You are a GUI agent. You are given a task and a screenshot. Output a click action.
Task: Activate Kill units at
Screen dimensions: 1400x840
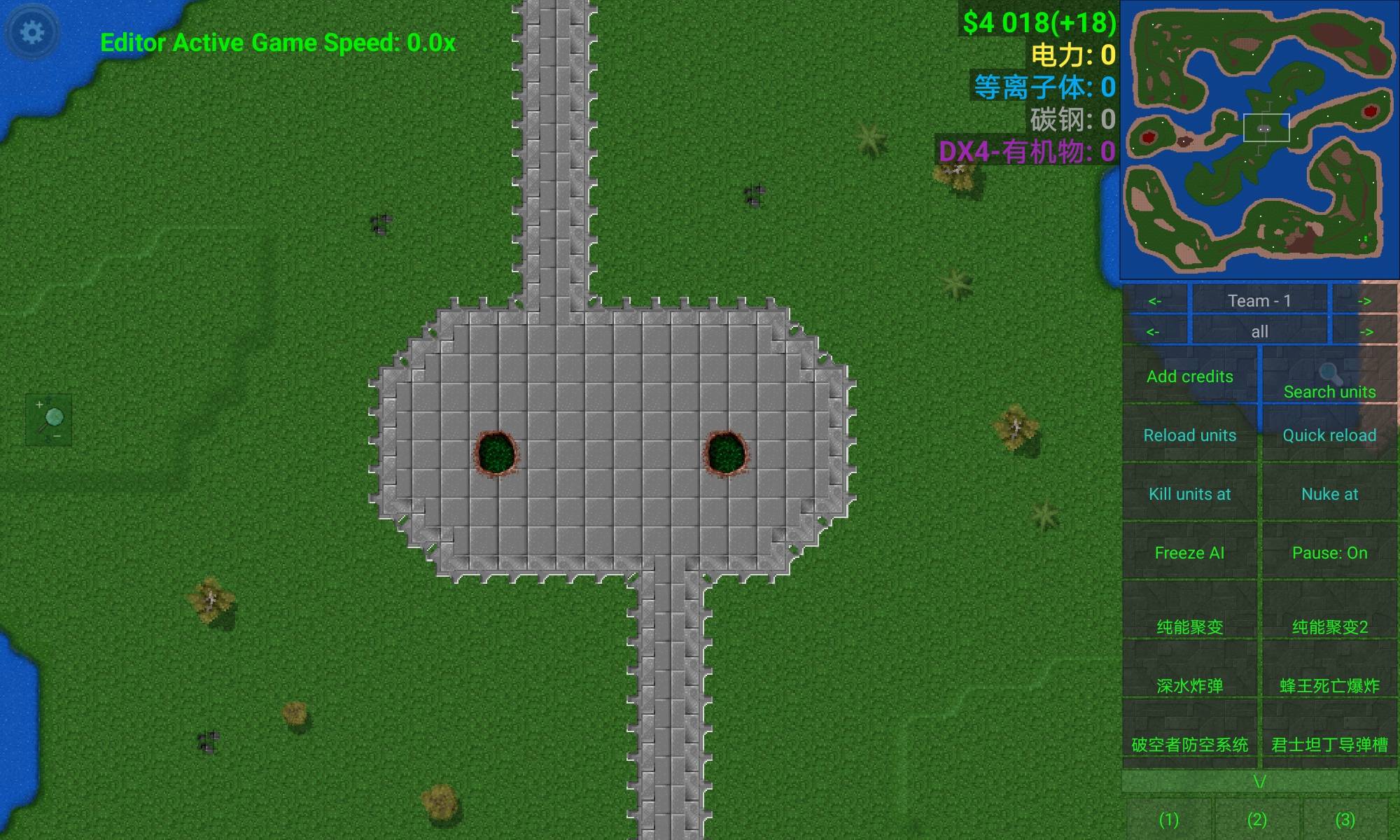coord(1189,493)
